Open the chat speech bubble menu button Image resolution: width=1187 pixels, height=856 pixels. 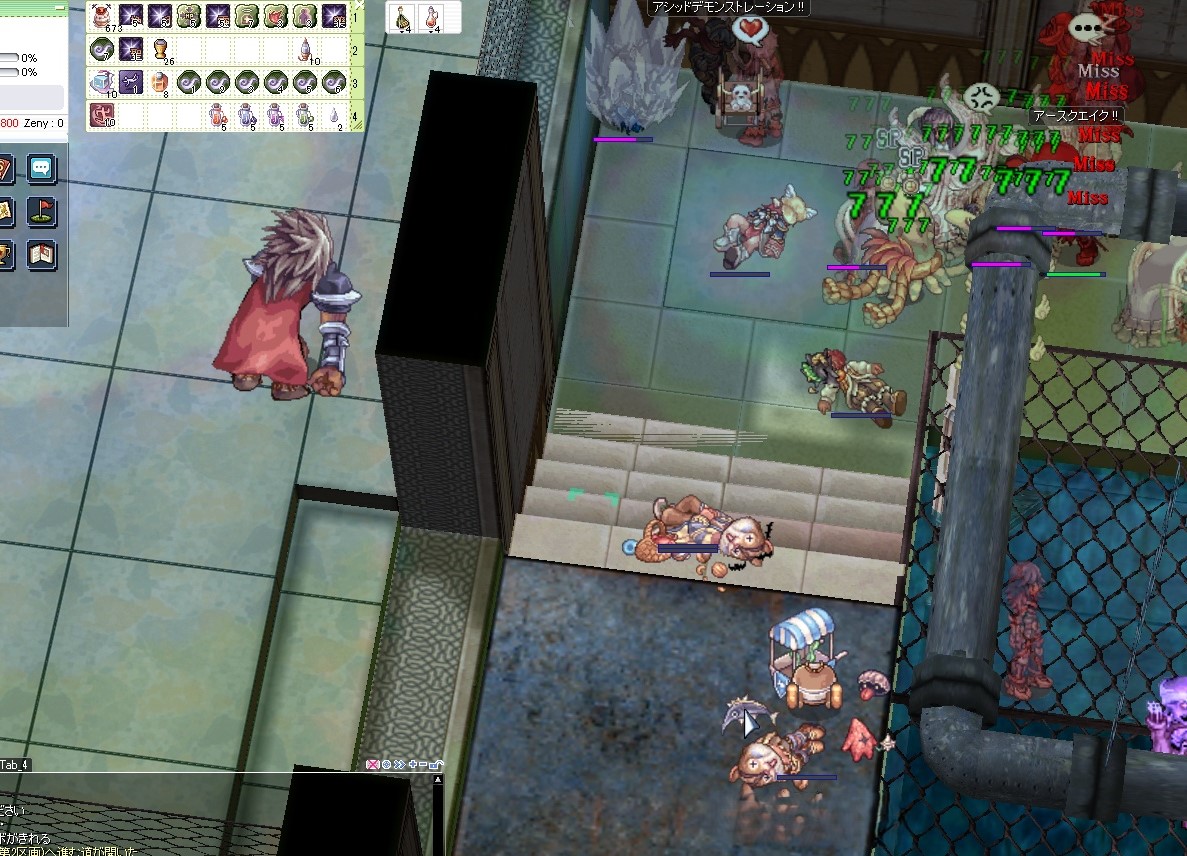click(41, 167)
